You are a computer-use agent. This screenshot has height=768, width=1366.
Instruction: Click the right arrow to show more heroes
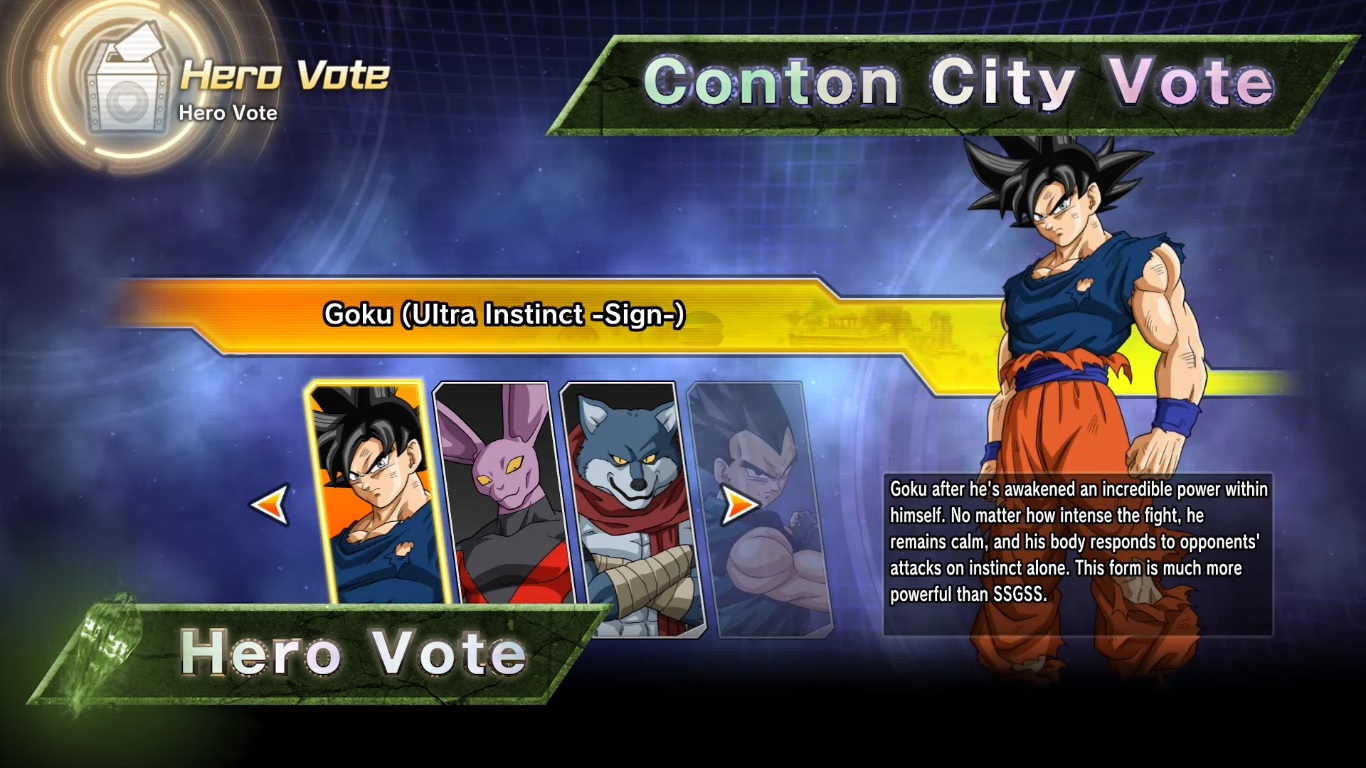pos(739,505)
